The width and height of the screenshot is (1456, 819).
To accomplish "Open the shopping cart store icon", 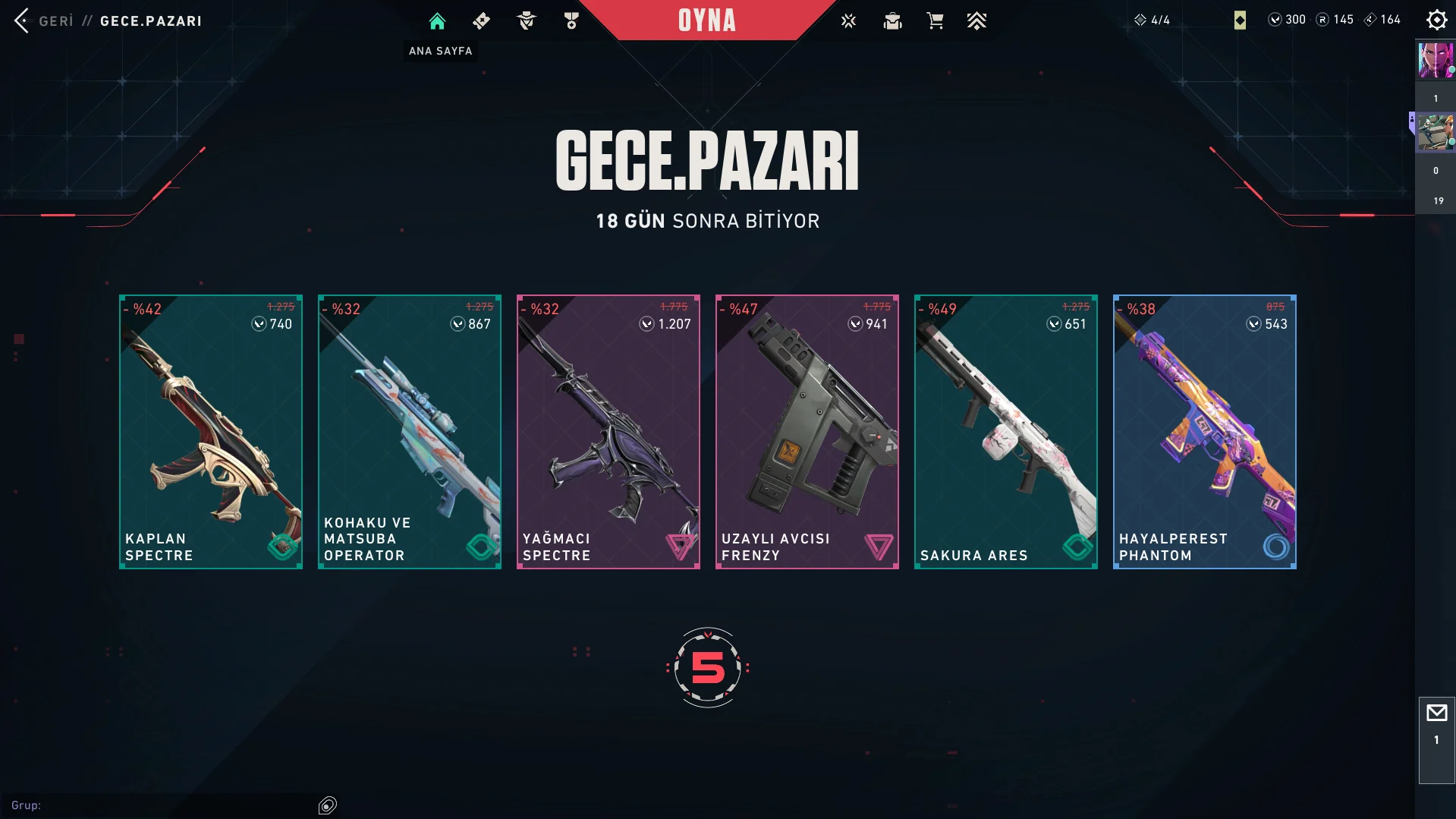I will [x=935, y=21].
